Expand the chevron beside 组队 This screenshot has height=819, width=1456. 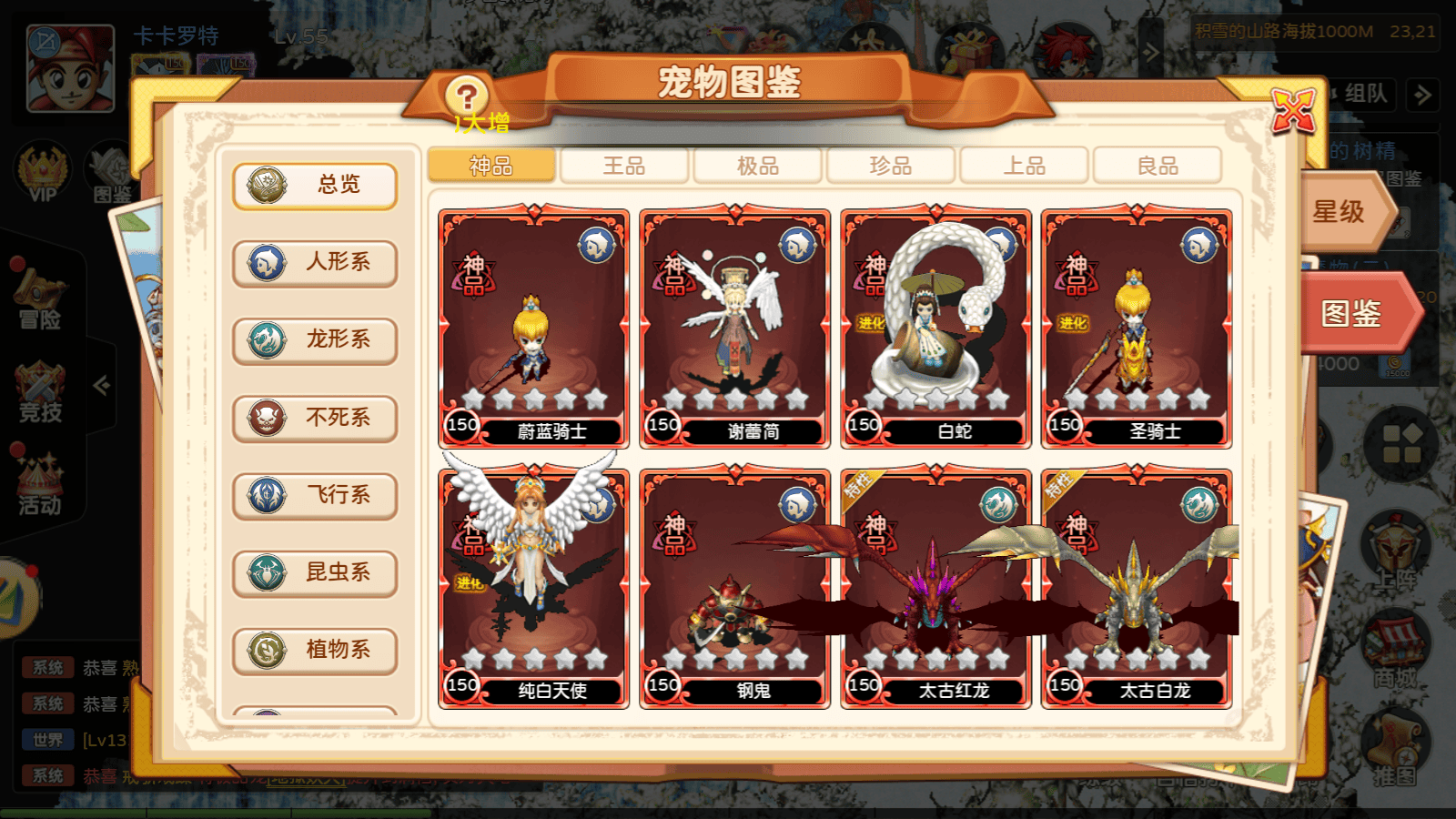(x=1421, y=96)
